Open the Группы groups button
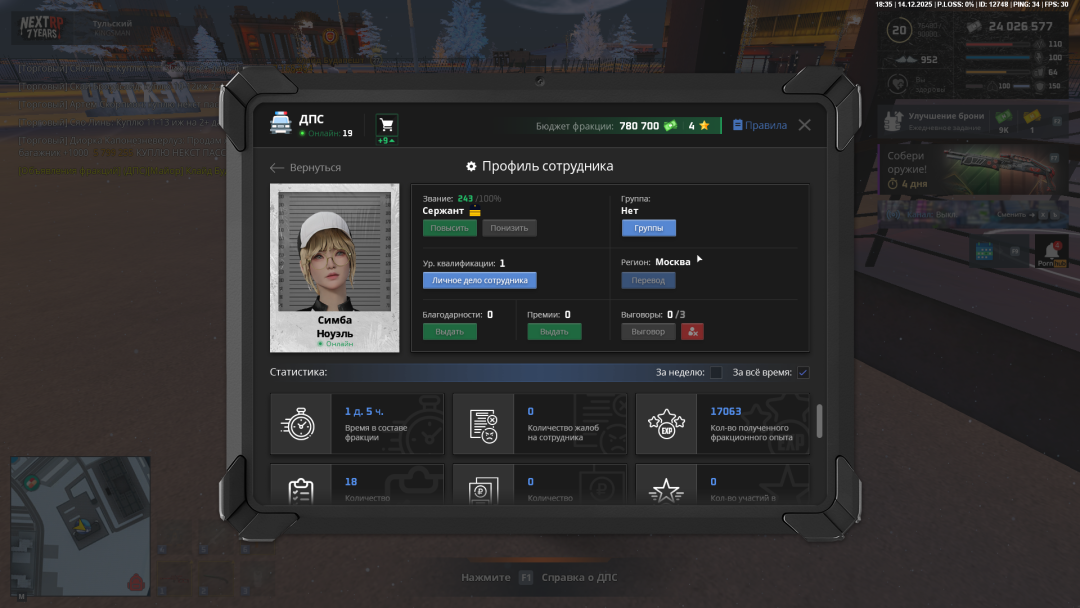This screenshot has height=608, width=1080. pos(648,228)
